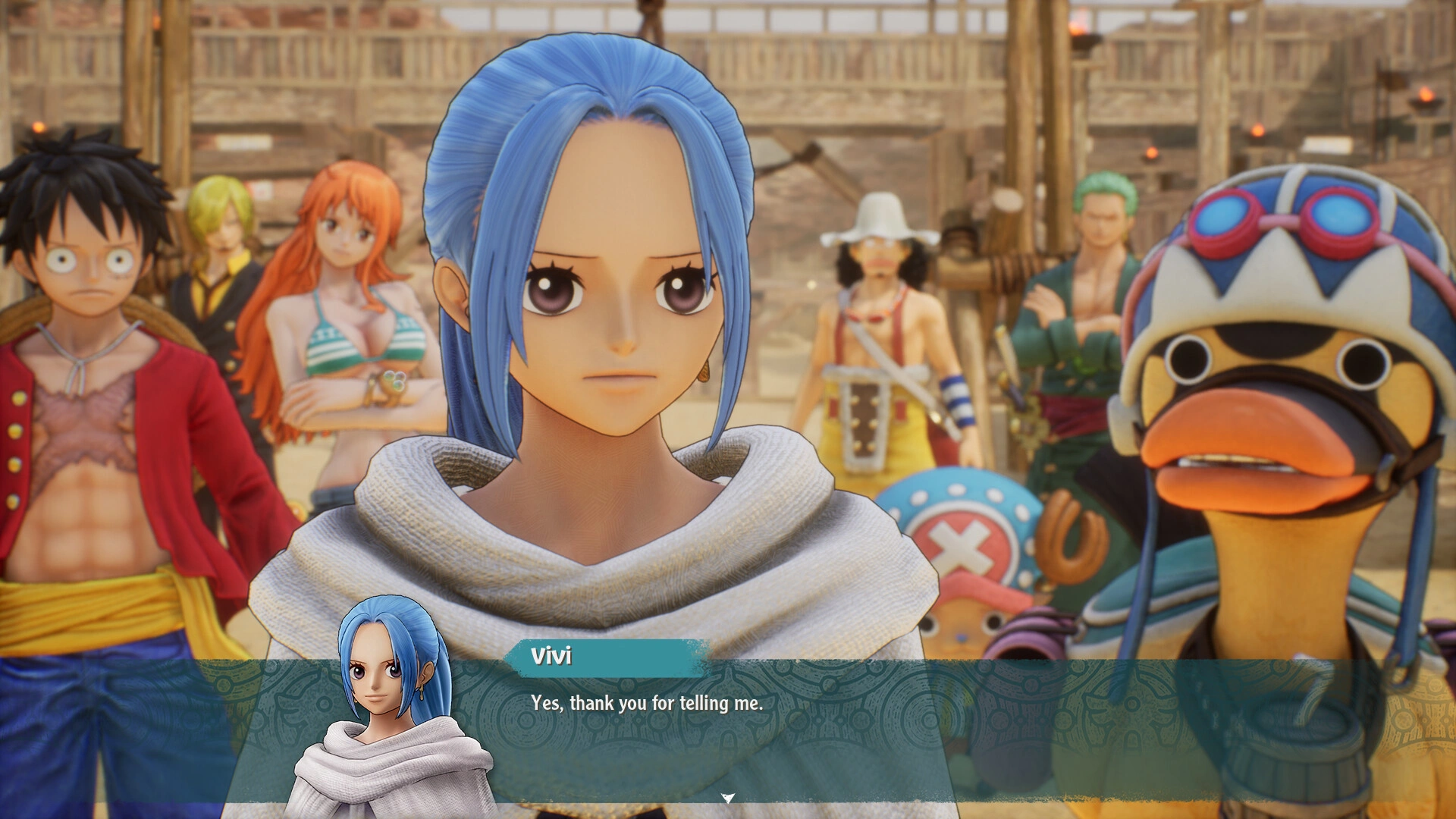Select the text 'Yes, thank you for telling me.'

pyautogui.click(x=645, y=703)
